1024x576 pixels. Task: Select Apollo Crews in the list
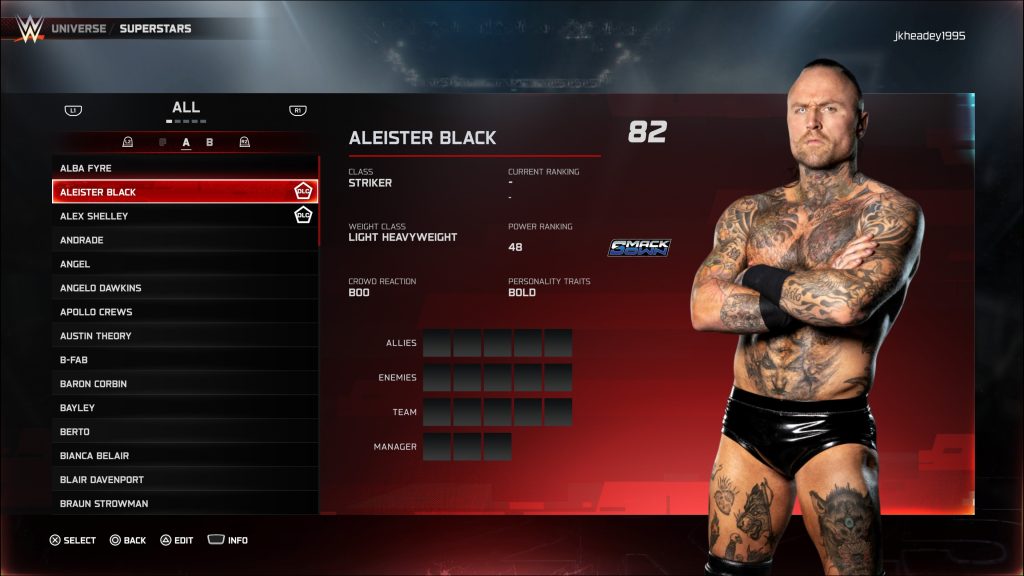point(185,312)
